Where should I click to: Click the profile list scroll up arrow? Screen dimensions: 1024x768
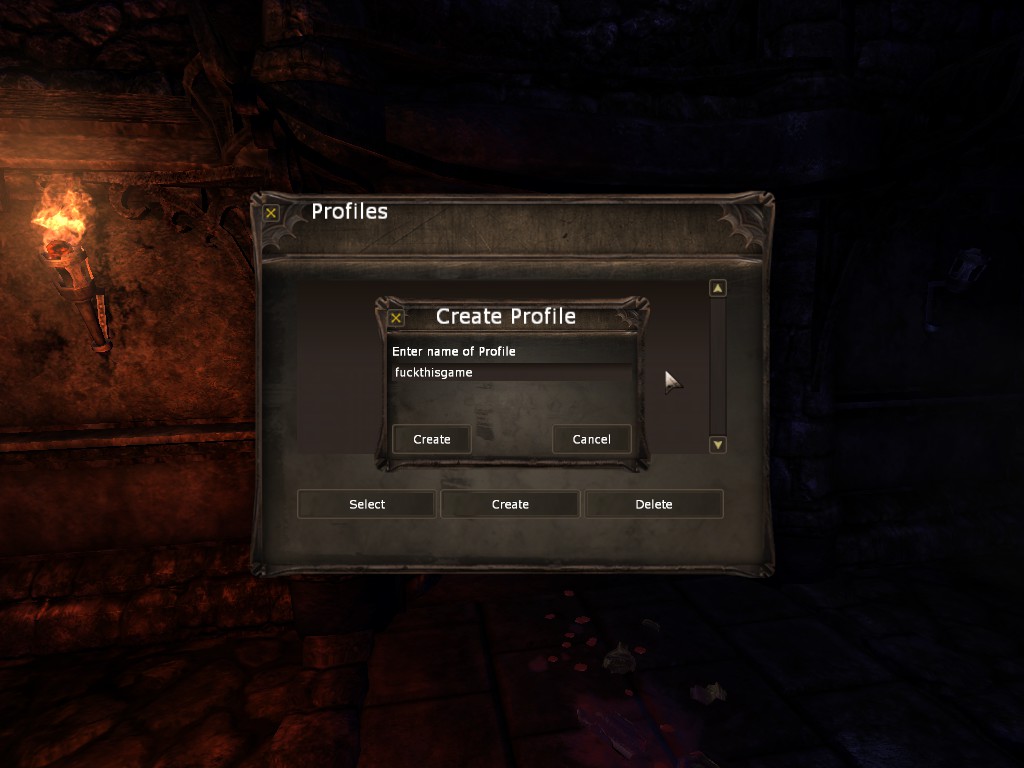(x=717, y=288)
